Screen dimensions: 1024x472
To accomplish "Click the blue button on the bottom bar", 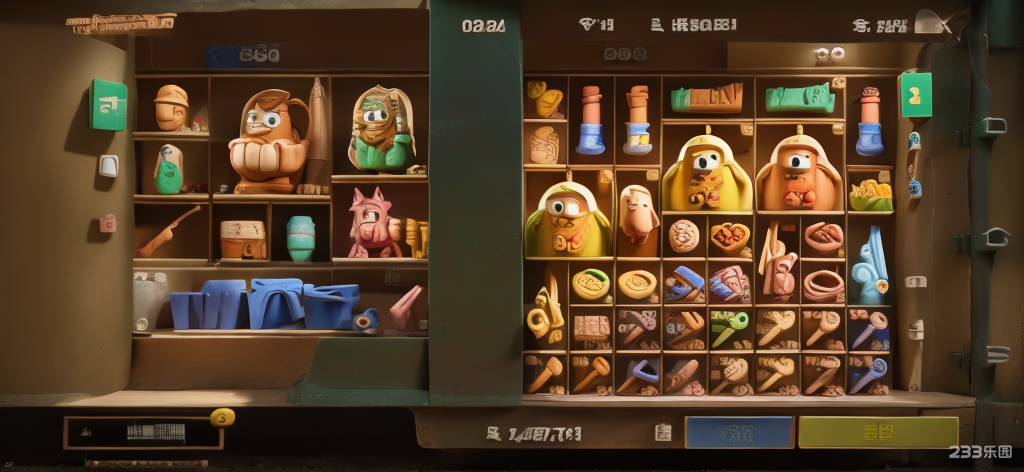I will coord(738,432).
